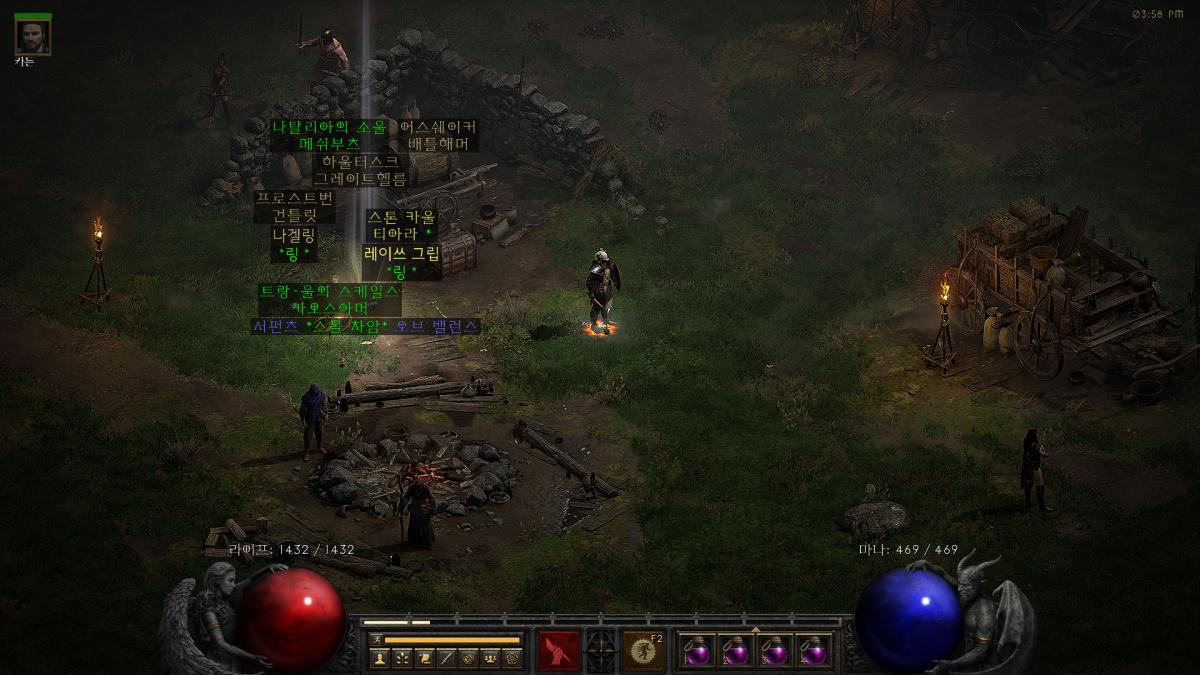Use the purple potion in belt slot 4
The height and width of the screenshot is (675, 1200).
814,651
